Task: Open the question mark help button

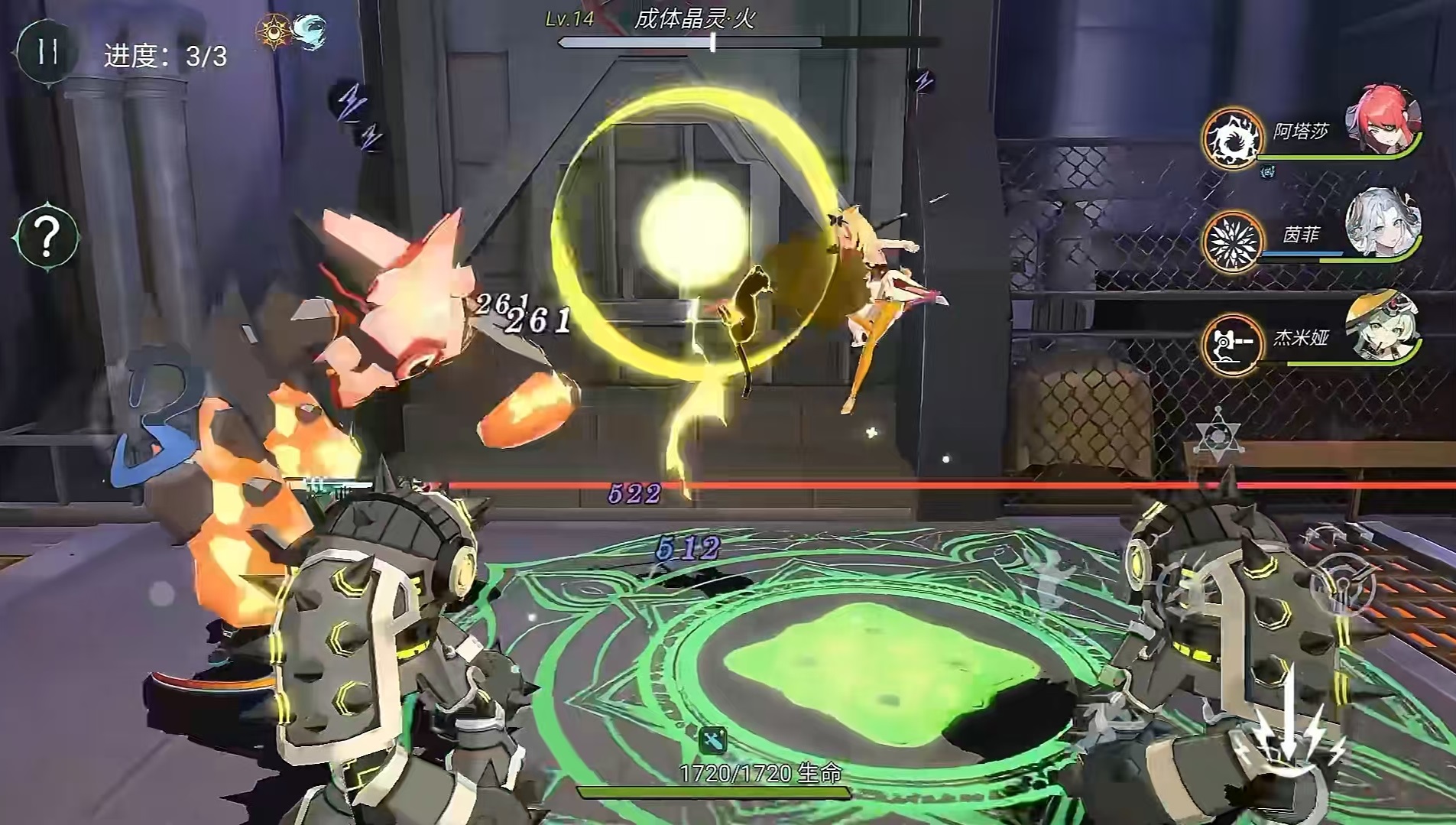Action: click(x=47, y=236)
